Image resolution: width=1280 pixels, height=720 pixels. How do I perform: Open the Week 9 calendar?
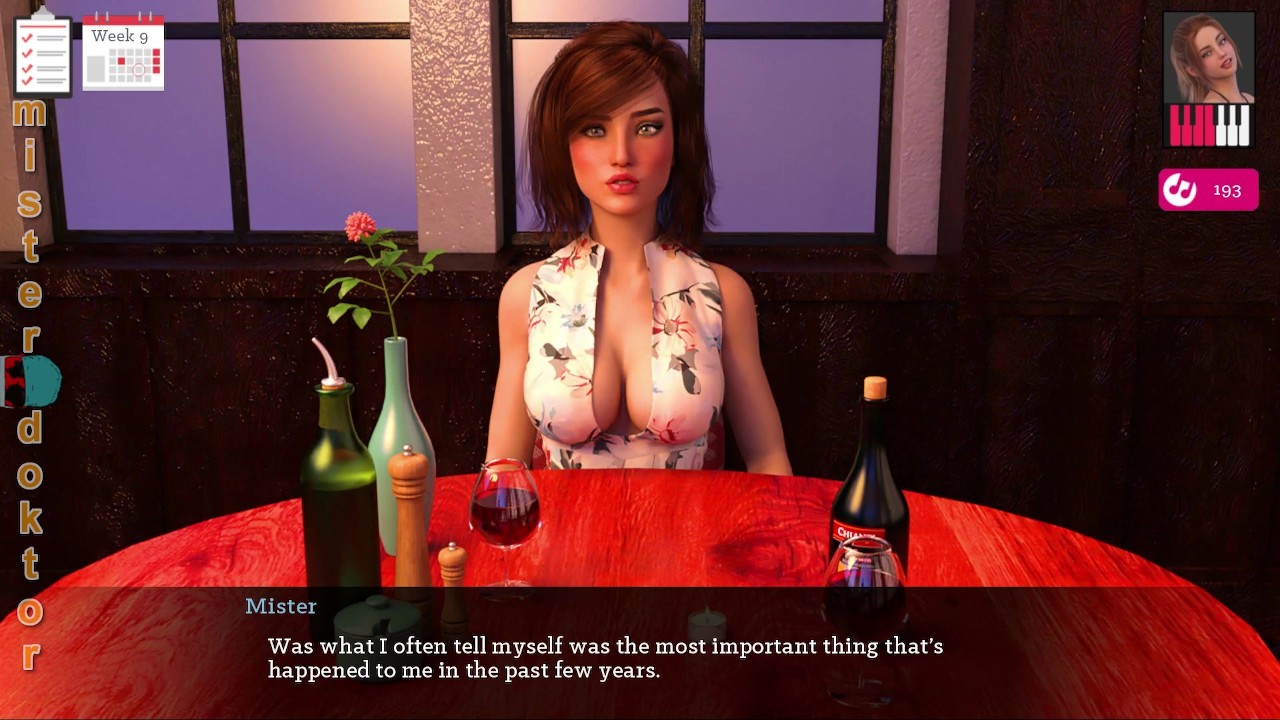coord(123,54)
